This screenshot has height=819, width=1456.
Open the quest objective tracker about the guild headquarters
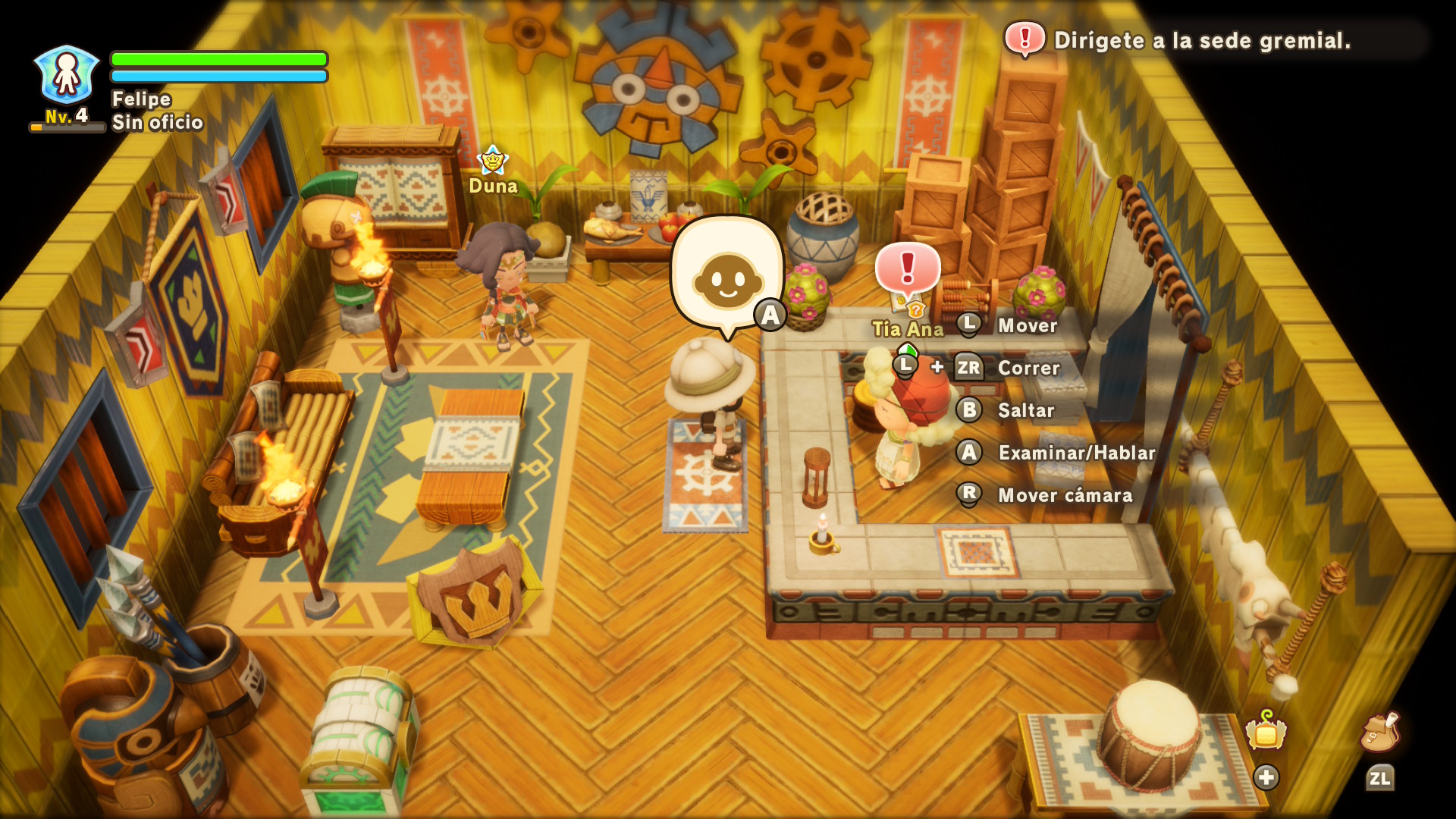tap(1201, 40)
